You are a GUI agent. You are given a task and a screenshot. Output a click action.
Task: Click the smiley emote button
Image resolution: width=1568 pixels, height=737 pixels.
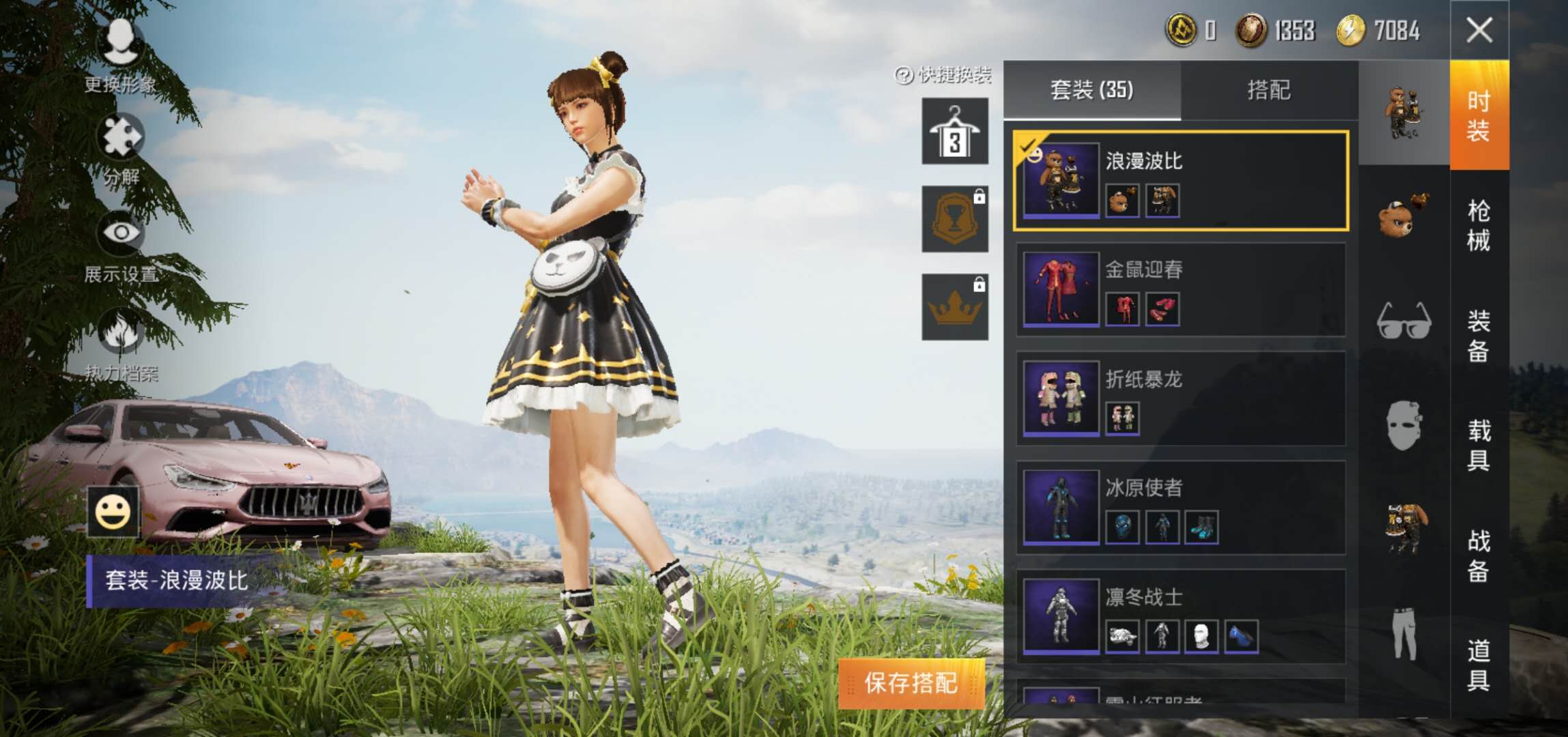[x=113, y=512]
